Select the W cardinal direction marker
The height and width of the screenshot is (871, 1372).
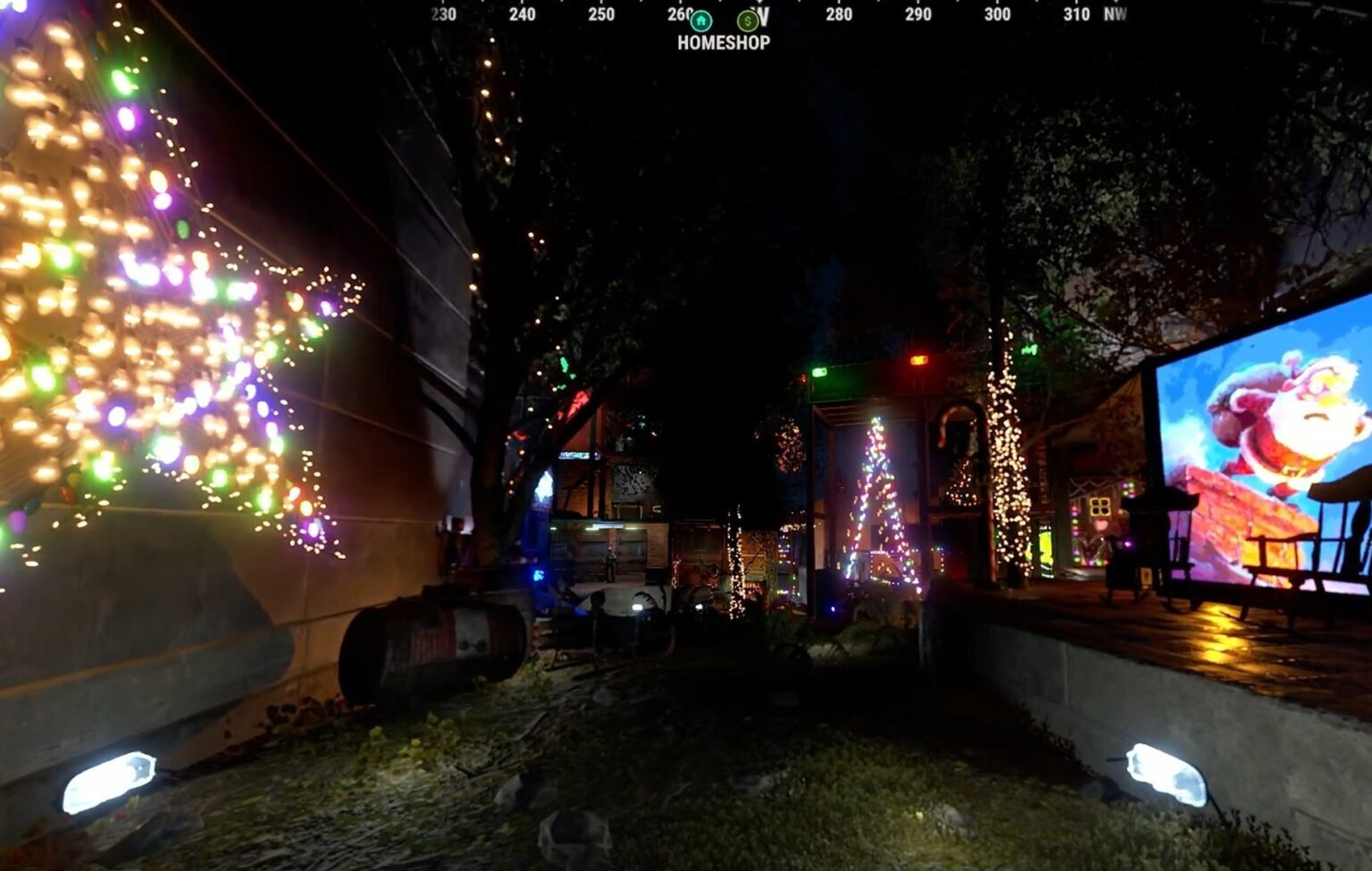click(765, 15)
